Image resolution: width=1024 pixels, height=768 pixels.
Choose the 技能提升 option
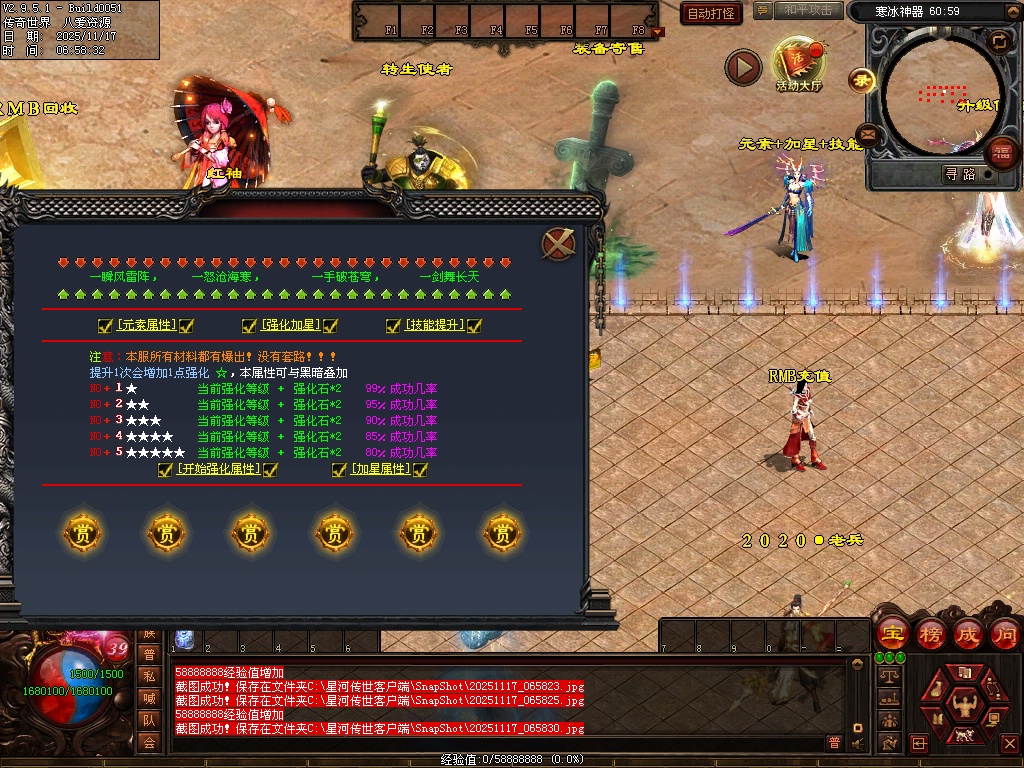[434, 325]
